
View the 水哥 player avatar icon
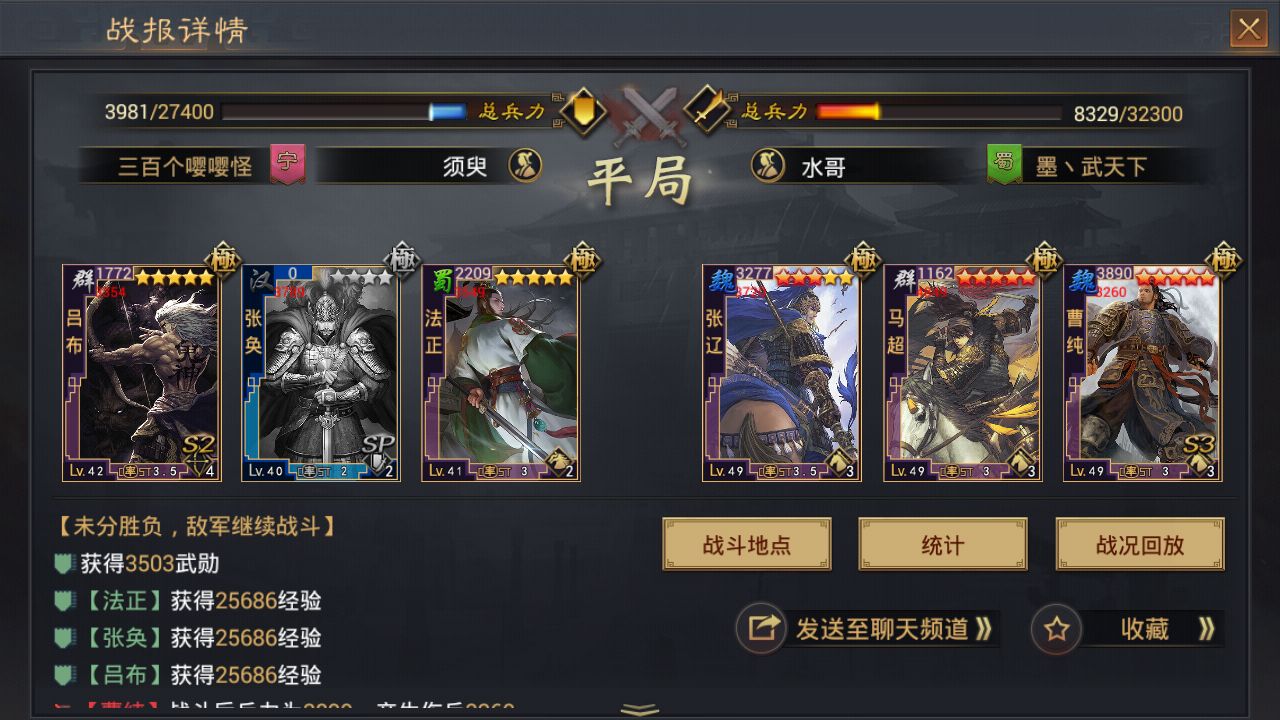click(768, 167)
